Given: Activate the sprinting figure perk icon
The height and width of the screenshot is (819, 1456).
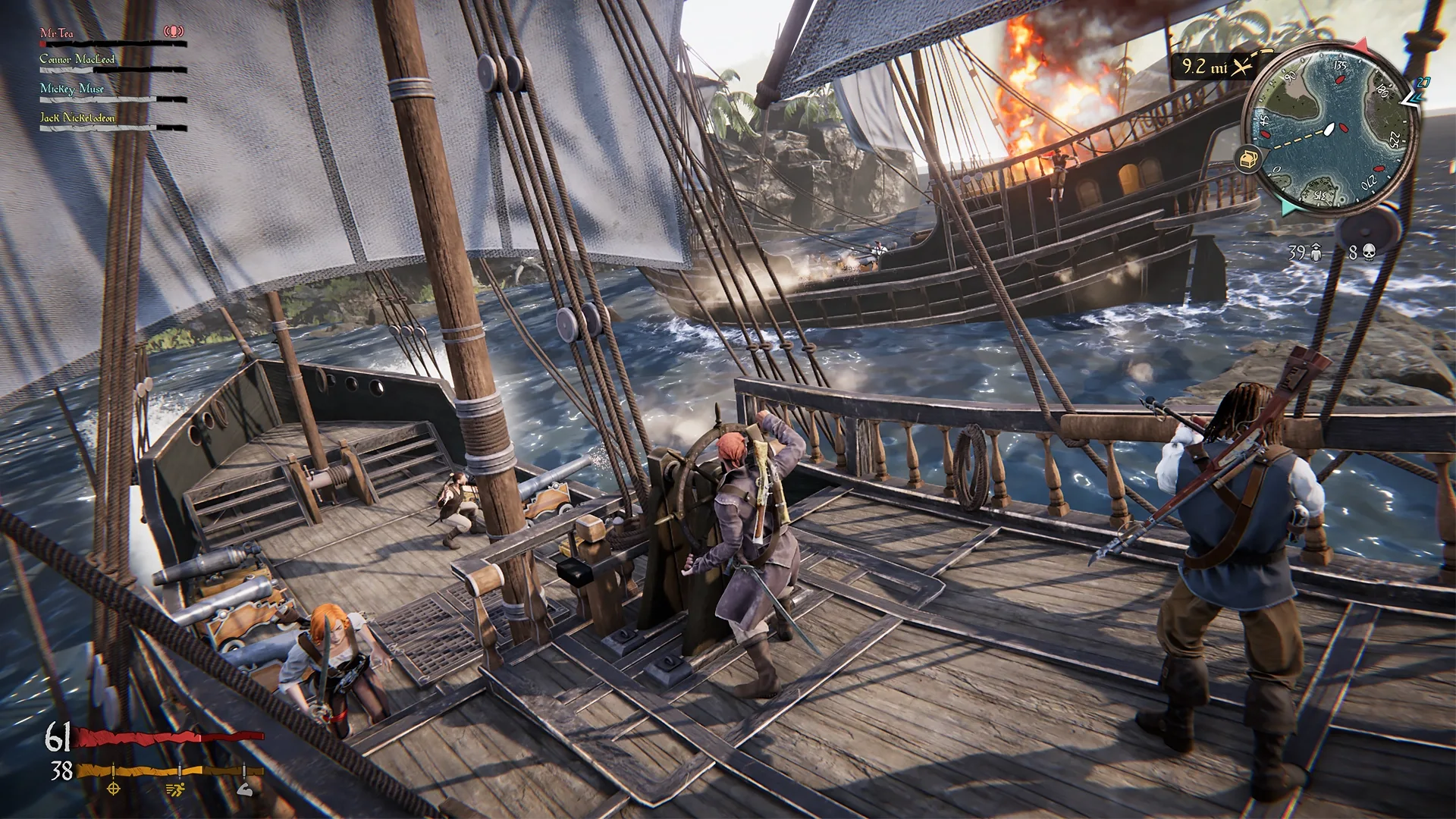Looking at the screenshot, I should pyautogui.click(x=175, y=789).
